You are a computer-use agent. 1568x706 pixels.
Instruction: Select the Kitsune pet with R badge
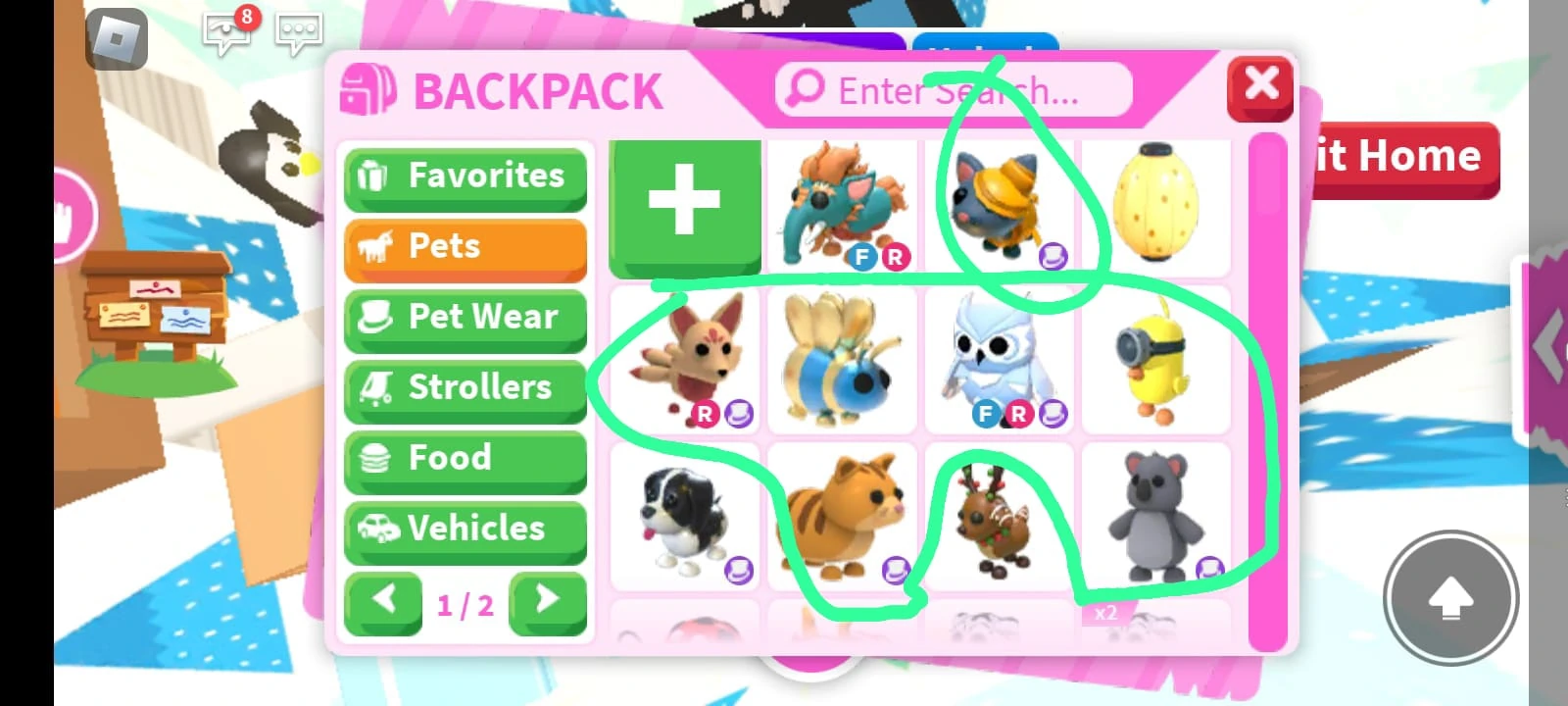pos(684,360)
